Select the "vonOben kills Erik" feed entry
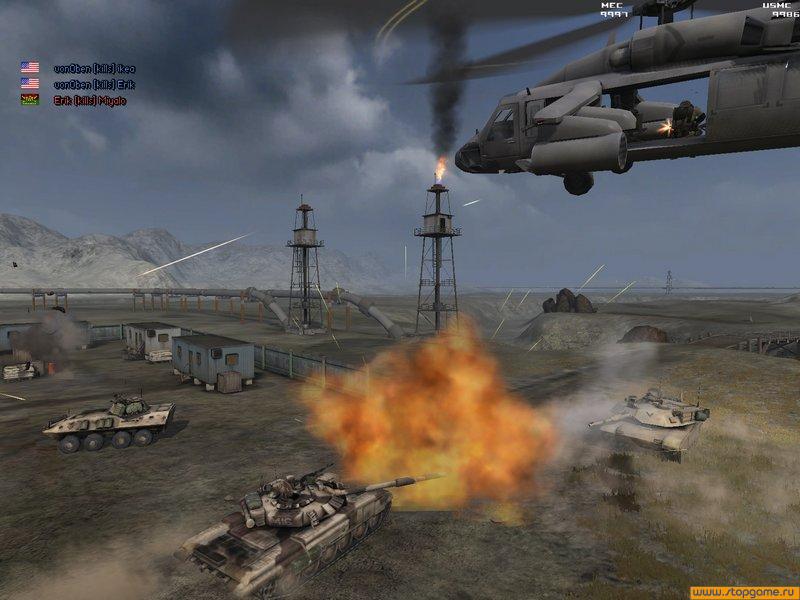The height and width of the screenshot is (600, 800). pyautogui.click(x=93, y=84)
